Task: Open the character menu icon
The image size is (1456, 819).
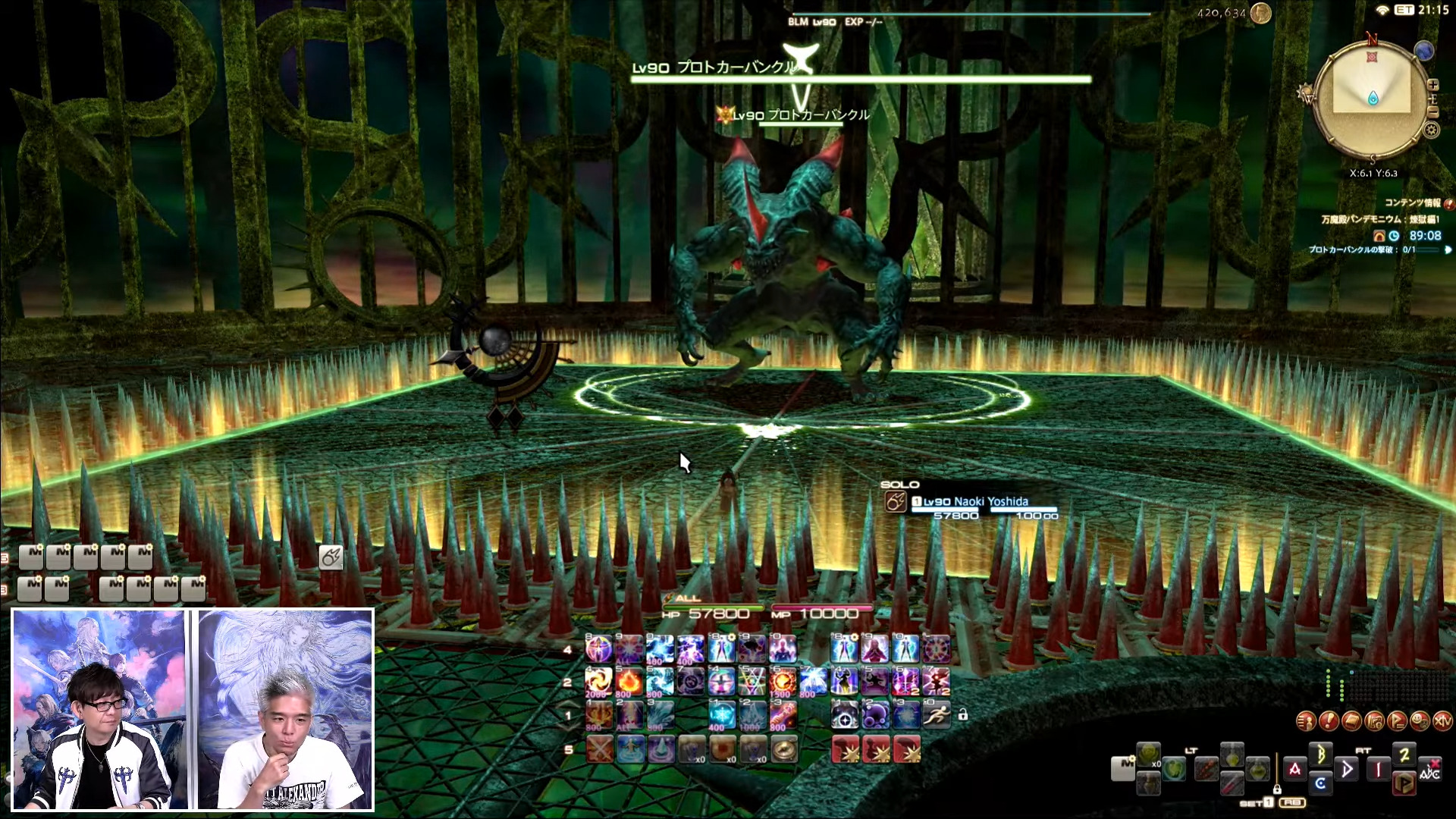Action: point(1305,721)
